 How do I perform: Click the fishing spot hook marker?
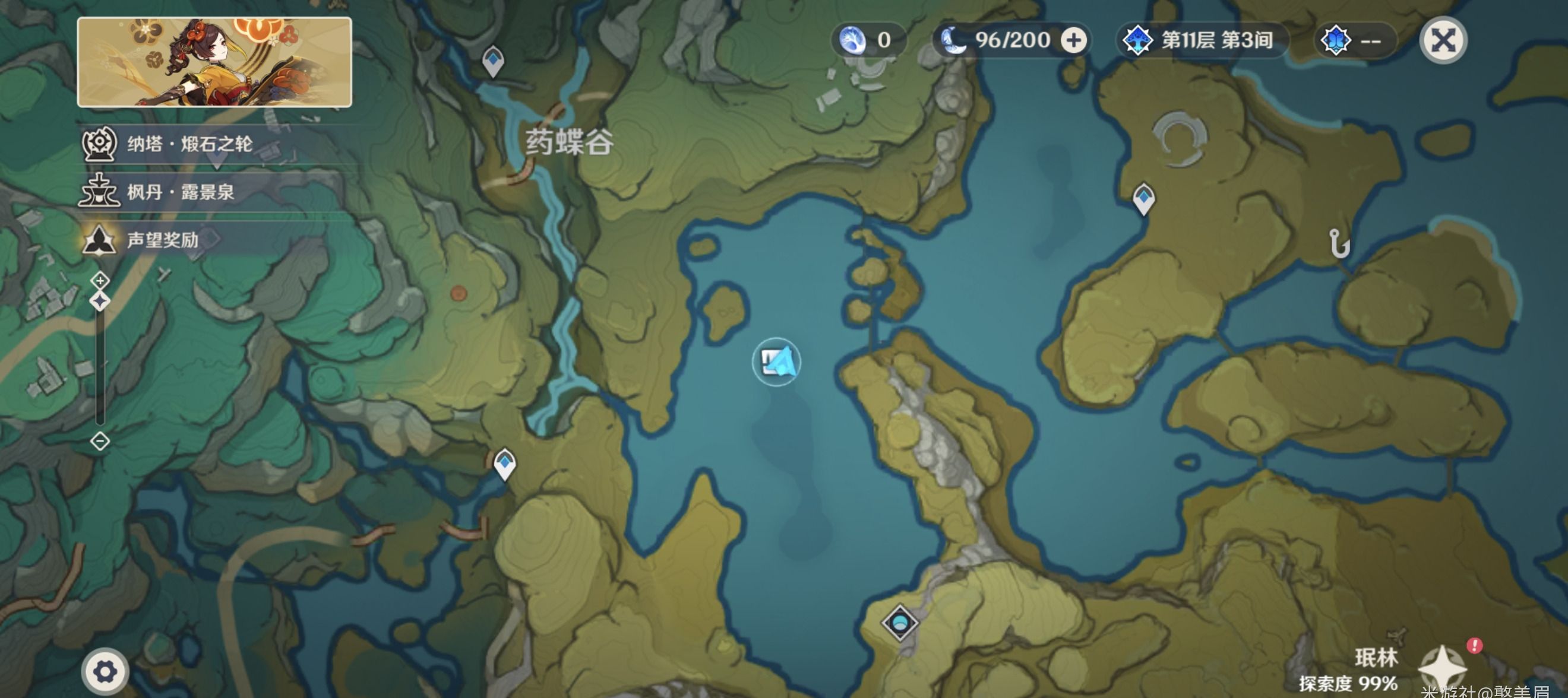[x=1339, y=244]
